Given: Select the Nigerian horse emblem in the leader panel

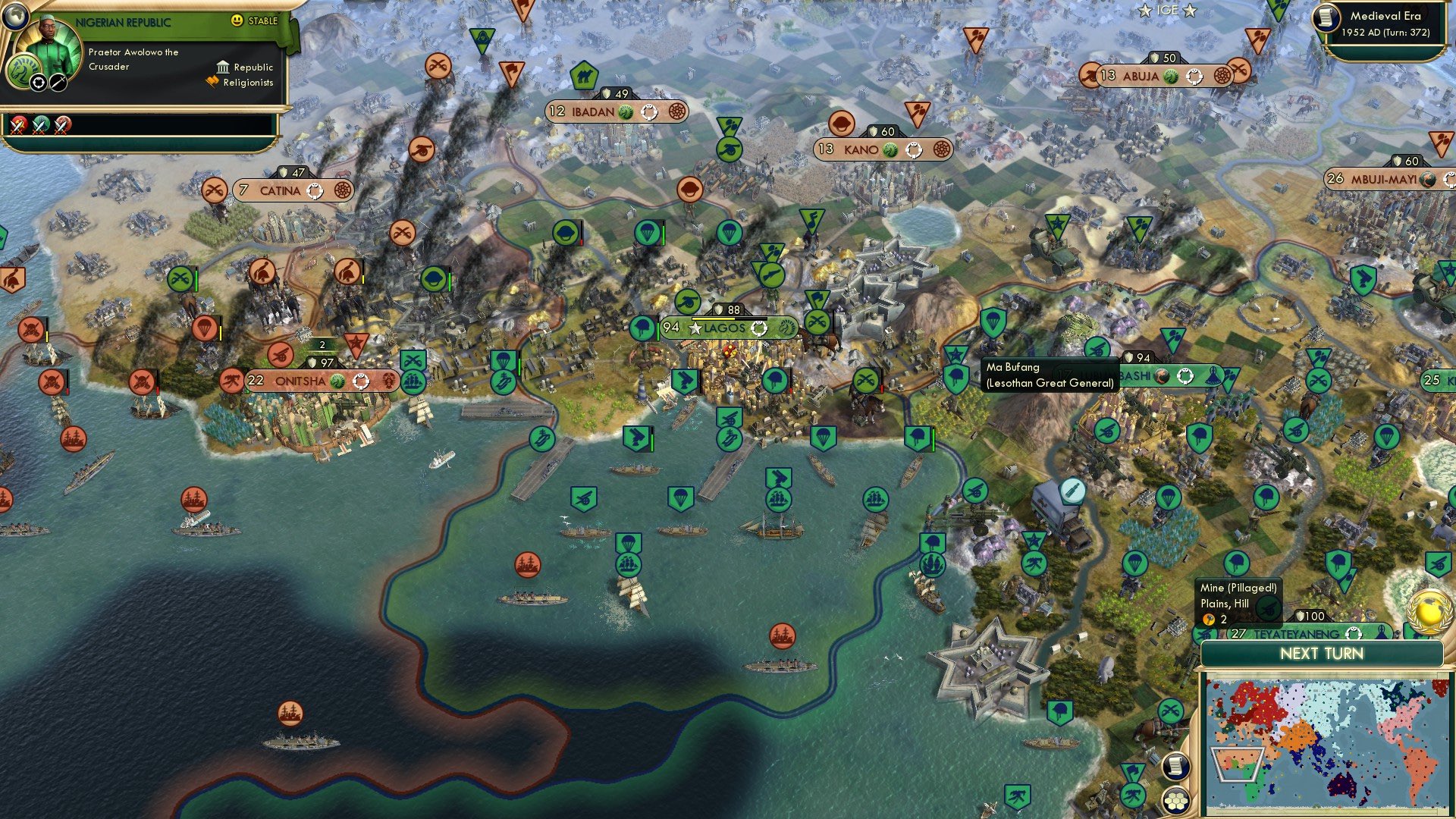Looking at the screenshot, I should 25,73.
